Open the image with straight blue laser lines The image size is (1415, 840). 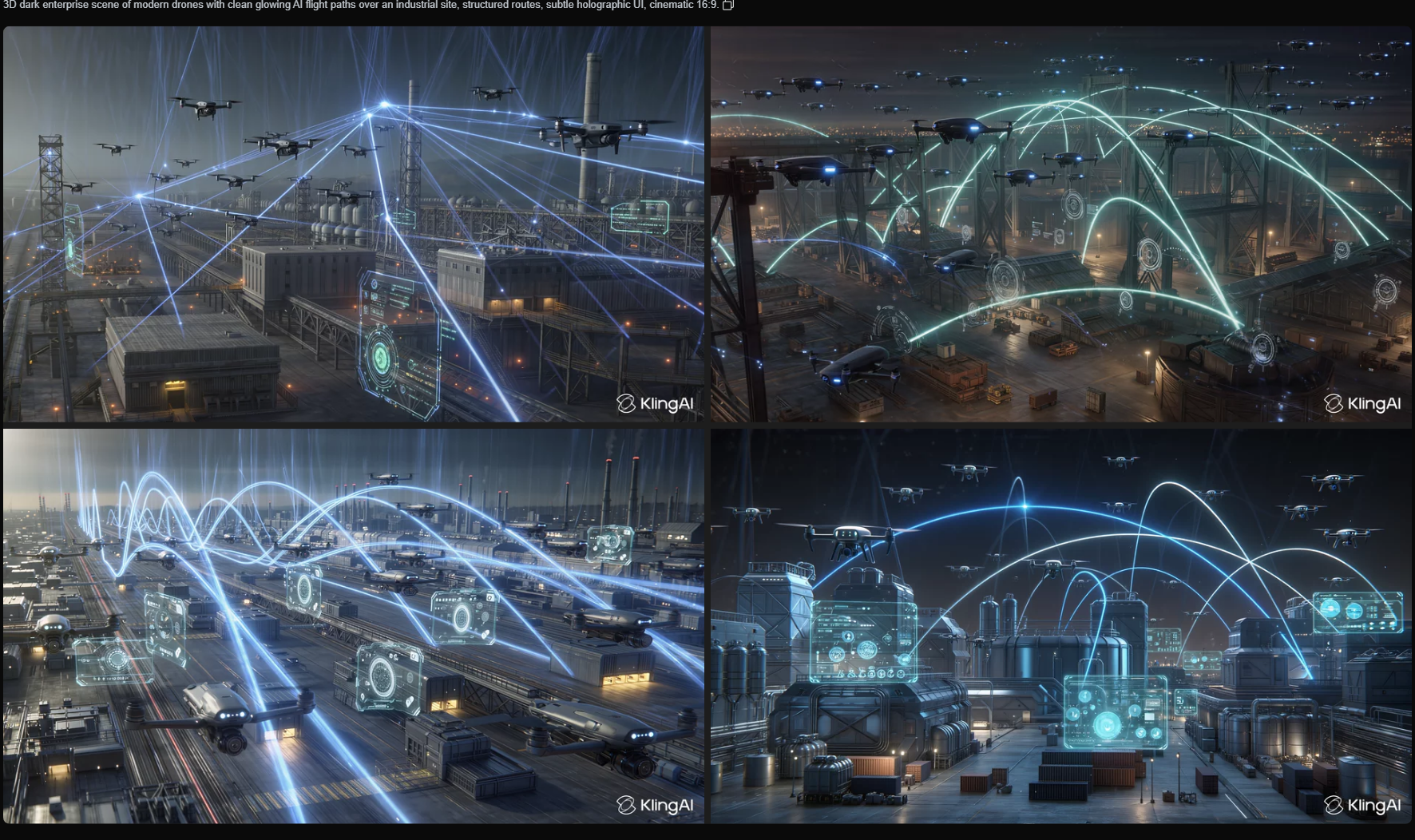point(353,224)
